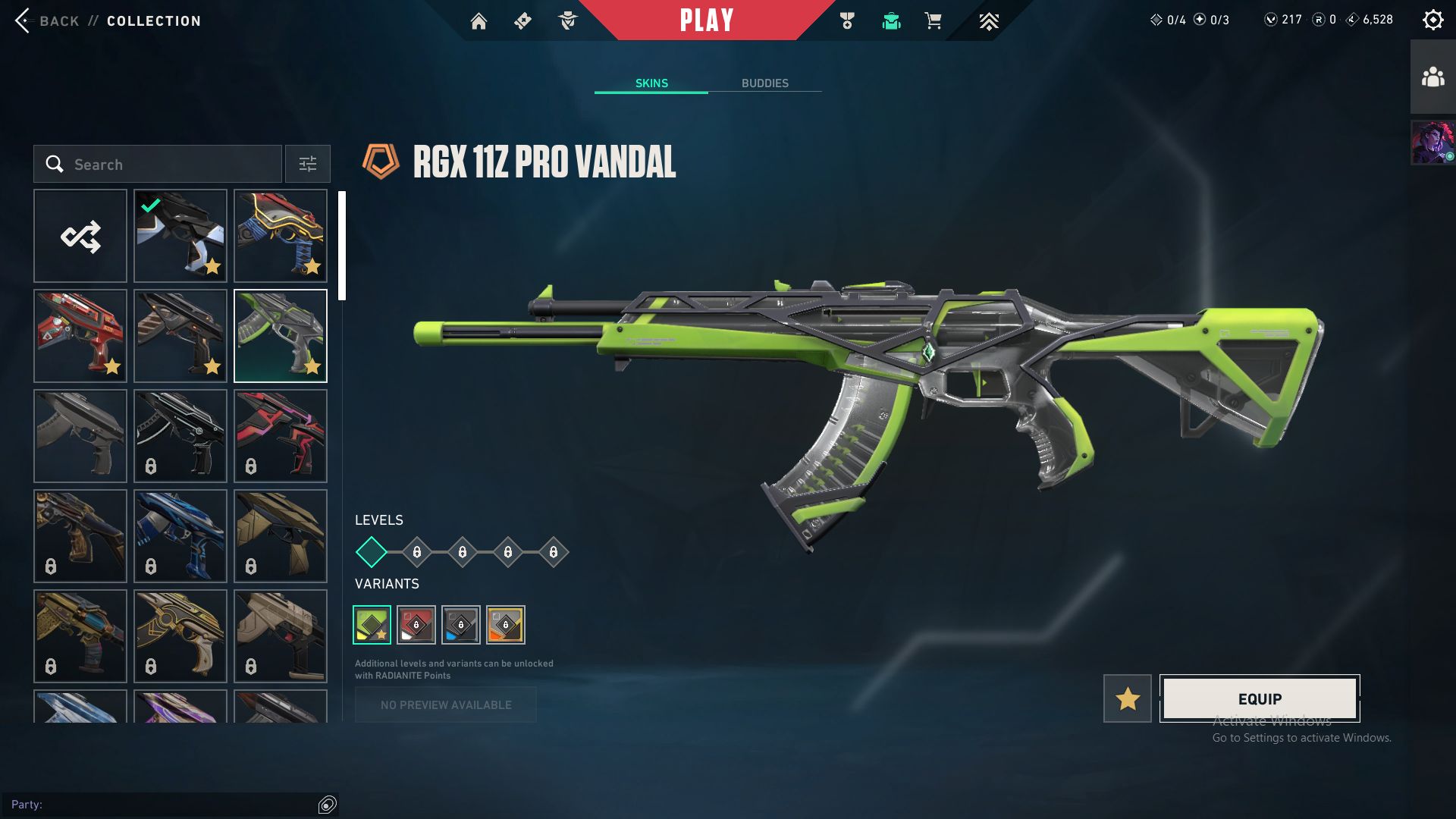This screenshot has height=819, width=1456.
Task: Open the social friends panel icon
Action: pyautogui.click(x=1432, y=77)
